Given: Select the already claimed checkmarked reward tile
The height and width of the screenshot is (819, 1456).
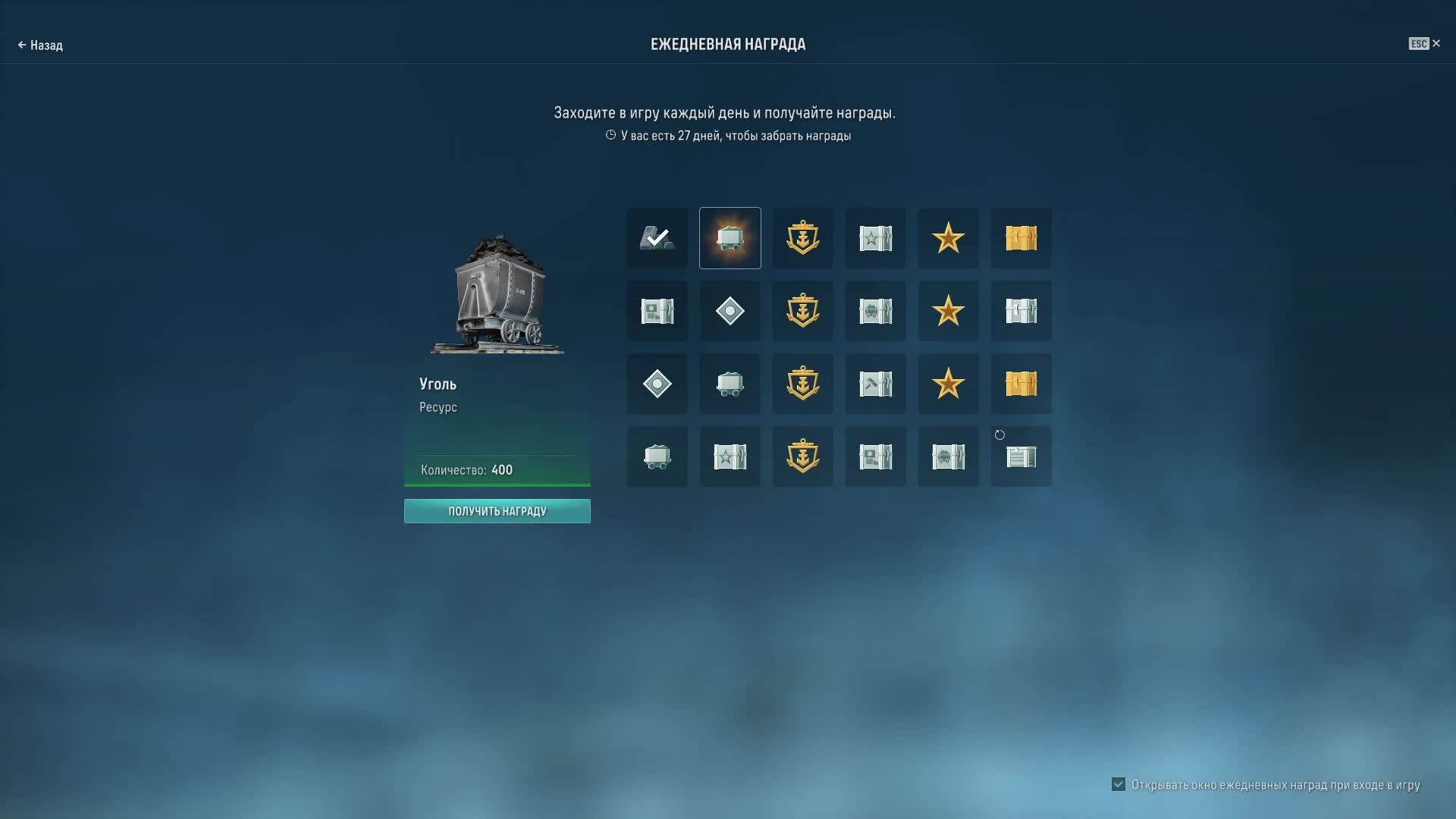Looking at the screenshot, I should coord(657,238).
